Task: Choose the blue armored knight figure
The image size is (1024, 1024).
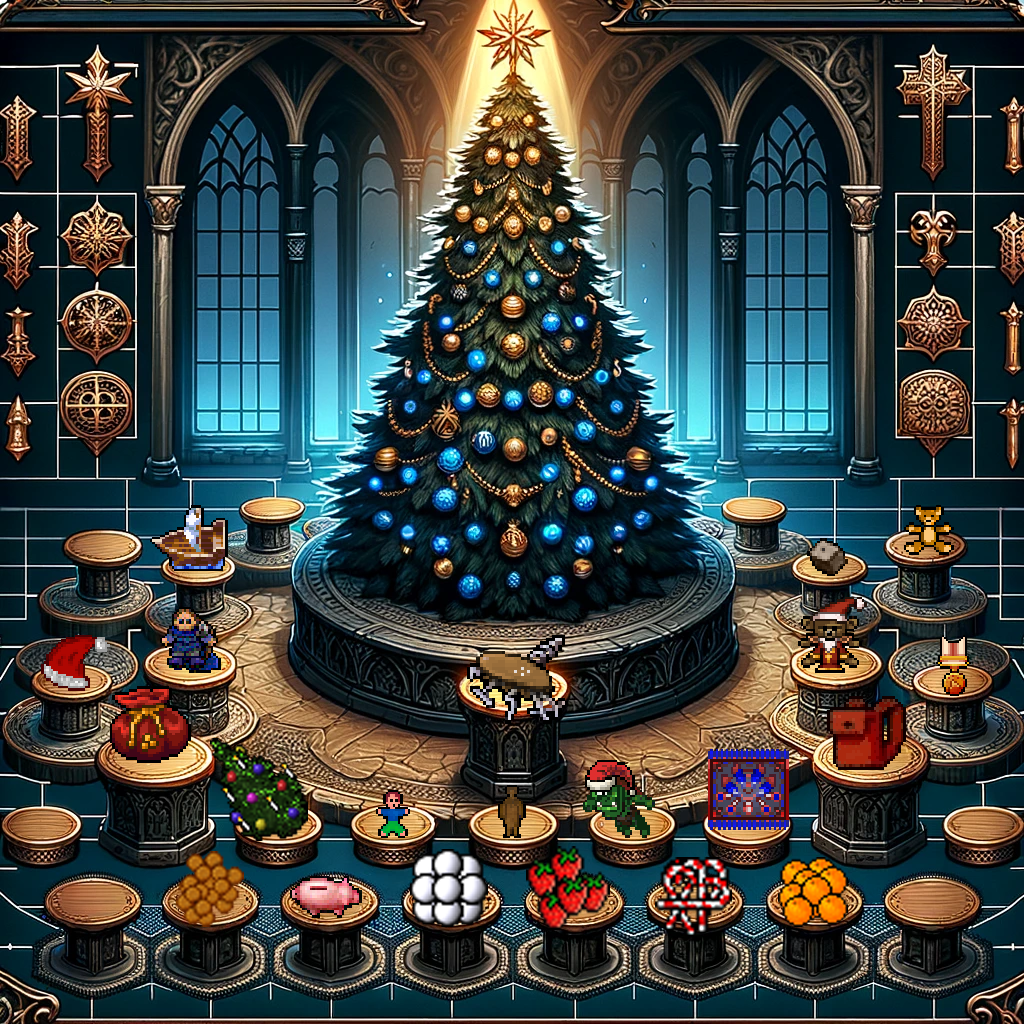Action: (192, 638)
